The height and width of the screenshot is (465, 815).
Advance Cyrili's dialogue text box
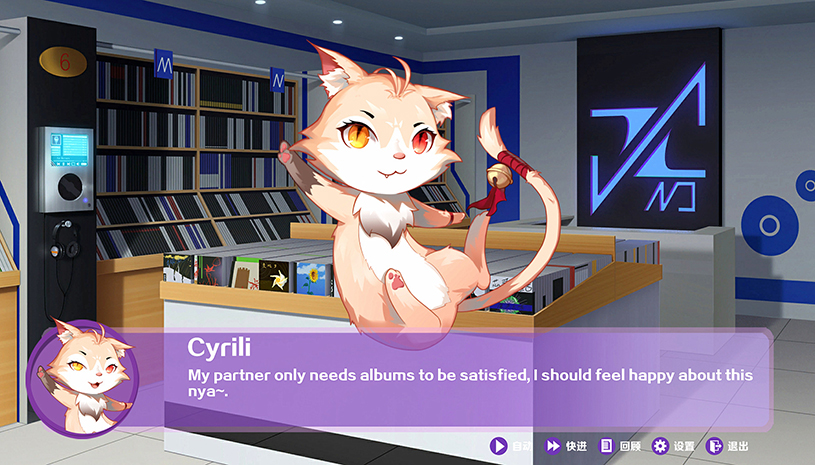pyautogui.click(x=470, y=378)
